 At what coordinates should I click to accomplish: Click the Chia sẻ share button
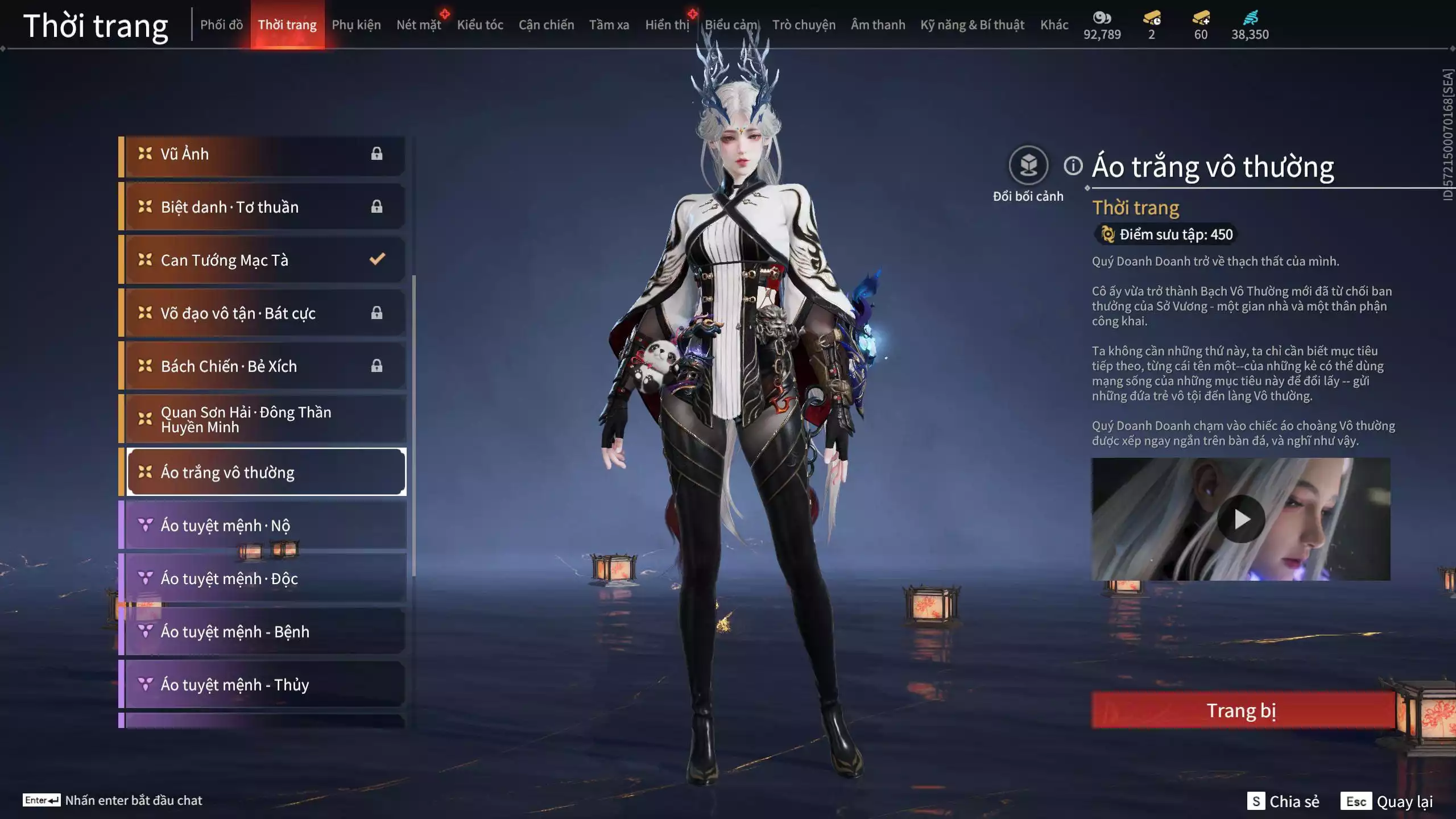click(x=1284, y=801)
